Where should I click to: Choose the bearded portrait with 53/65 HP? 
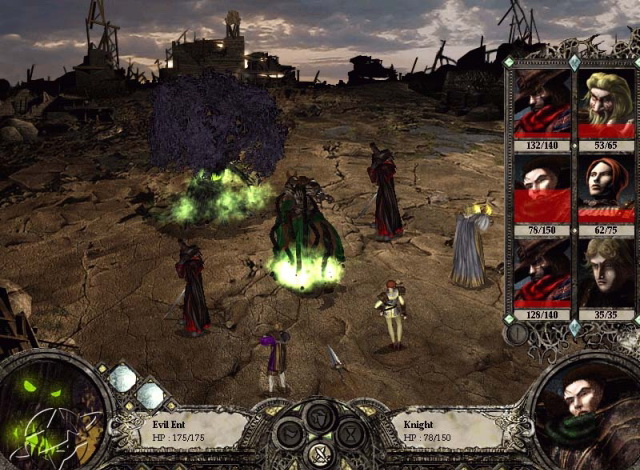coord(606,103)
